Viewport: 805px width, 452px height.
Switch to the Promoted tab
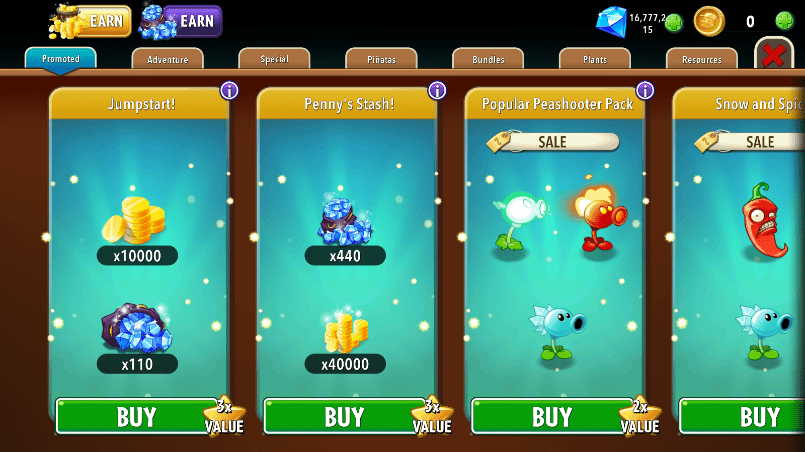tap(61, 59)
